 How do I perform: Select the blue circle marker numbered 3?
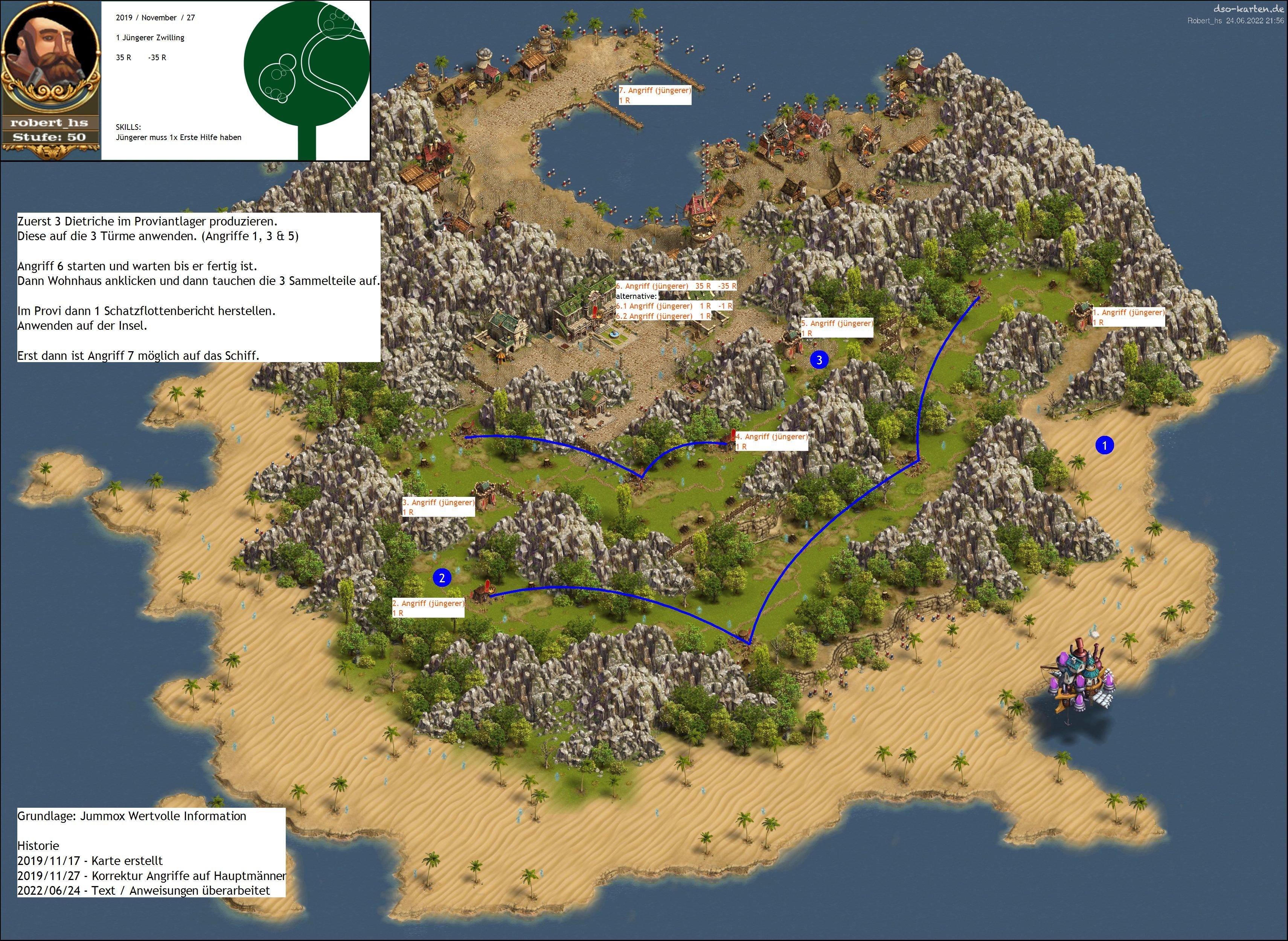[x=819, y=360]
